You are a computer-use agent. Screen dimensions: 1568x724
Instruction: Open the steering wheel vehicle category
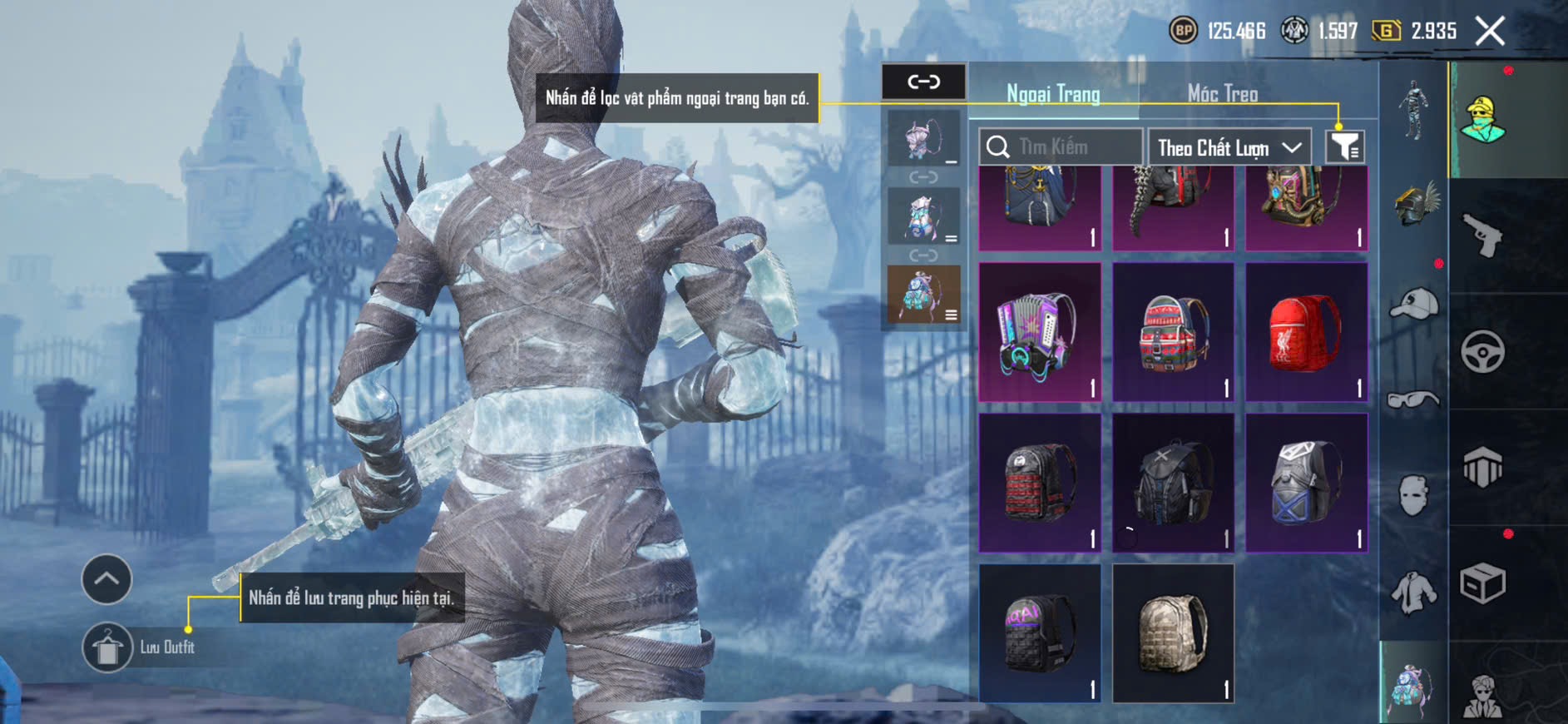(x=1483, y=352)
